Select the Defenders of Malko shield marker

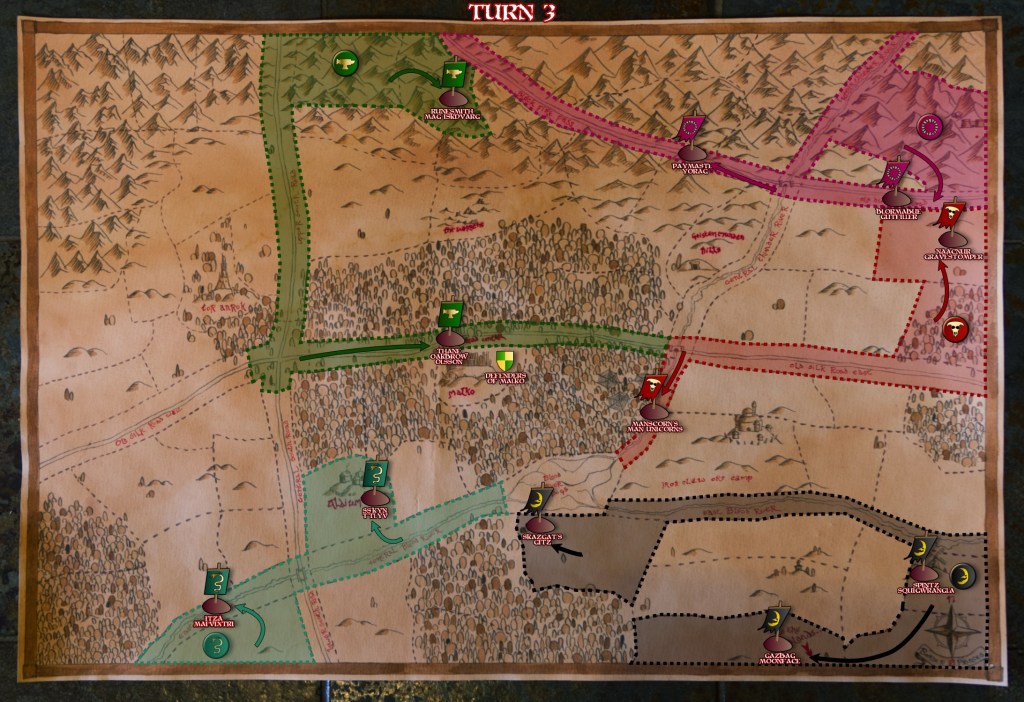pyautogui.click(x=506, y=360)
